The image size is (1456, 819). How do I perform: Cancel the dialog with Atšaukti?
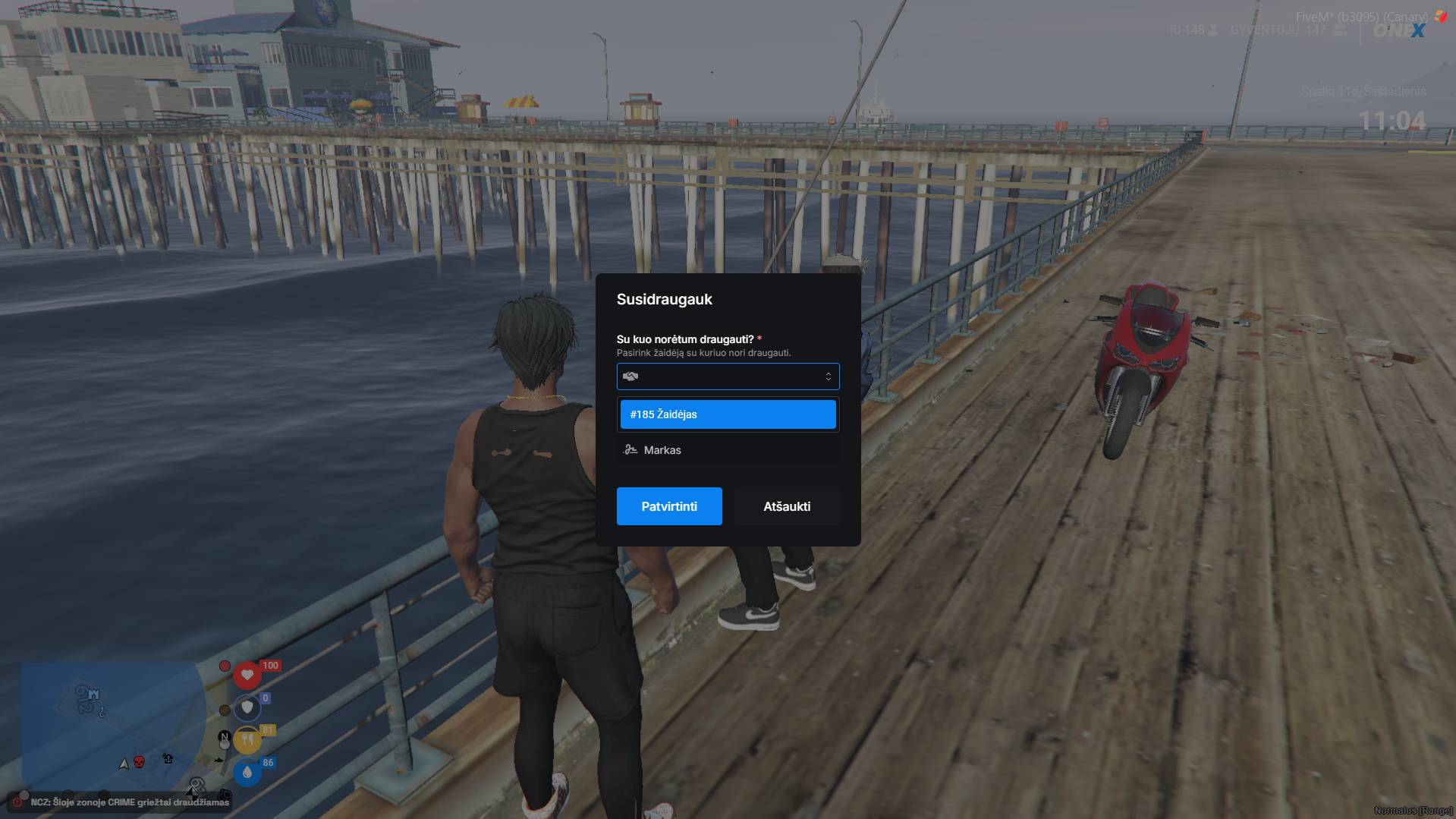click(786, 506)
